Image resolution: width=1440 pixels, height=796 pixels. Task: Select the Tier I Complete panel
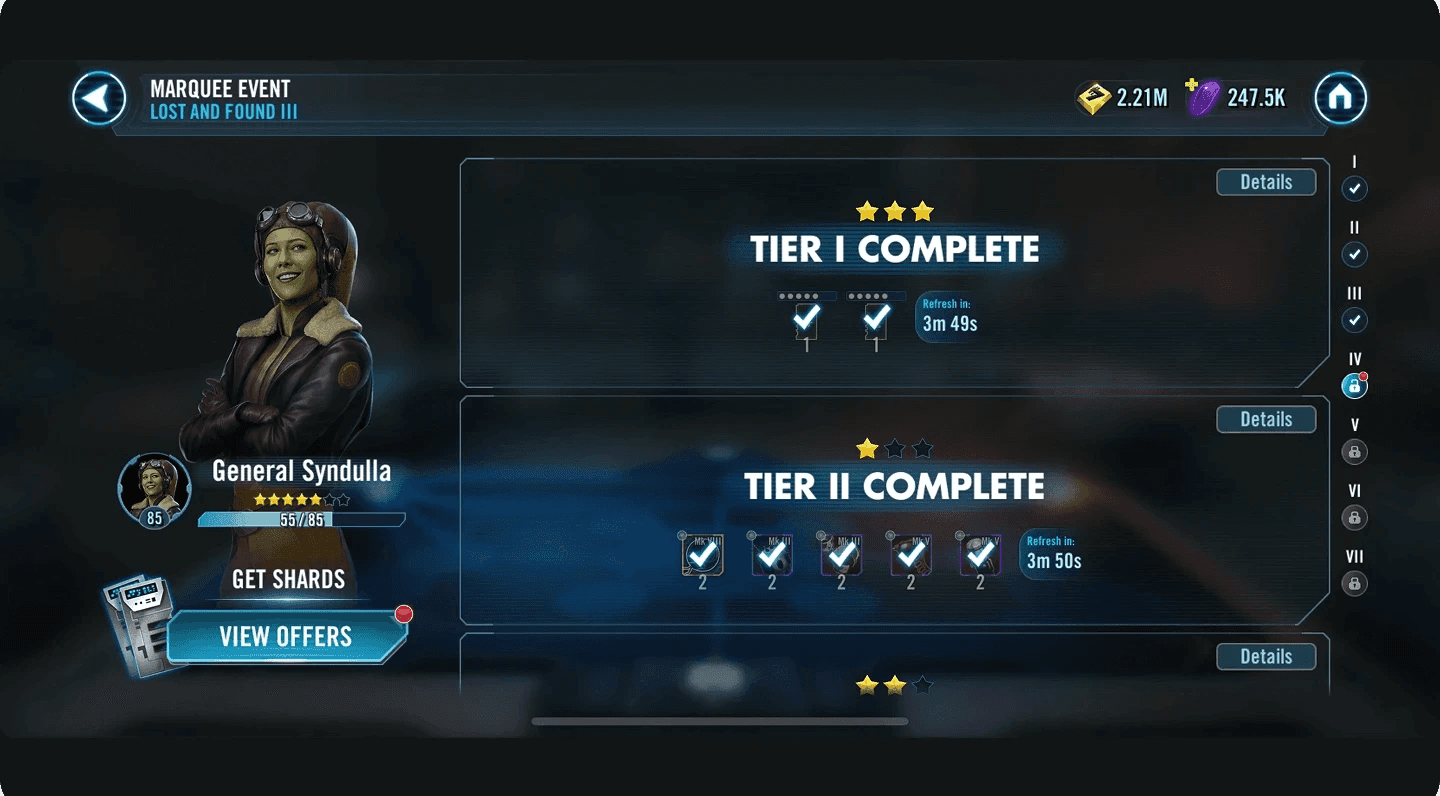(894, 250)
